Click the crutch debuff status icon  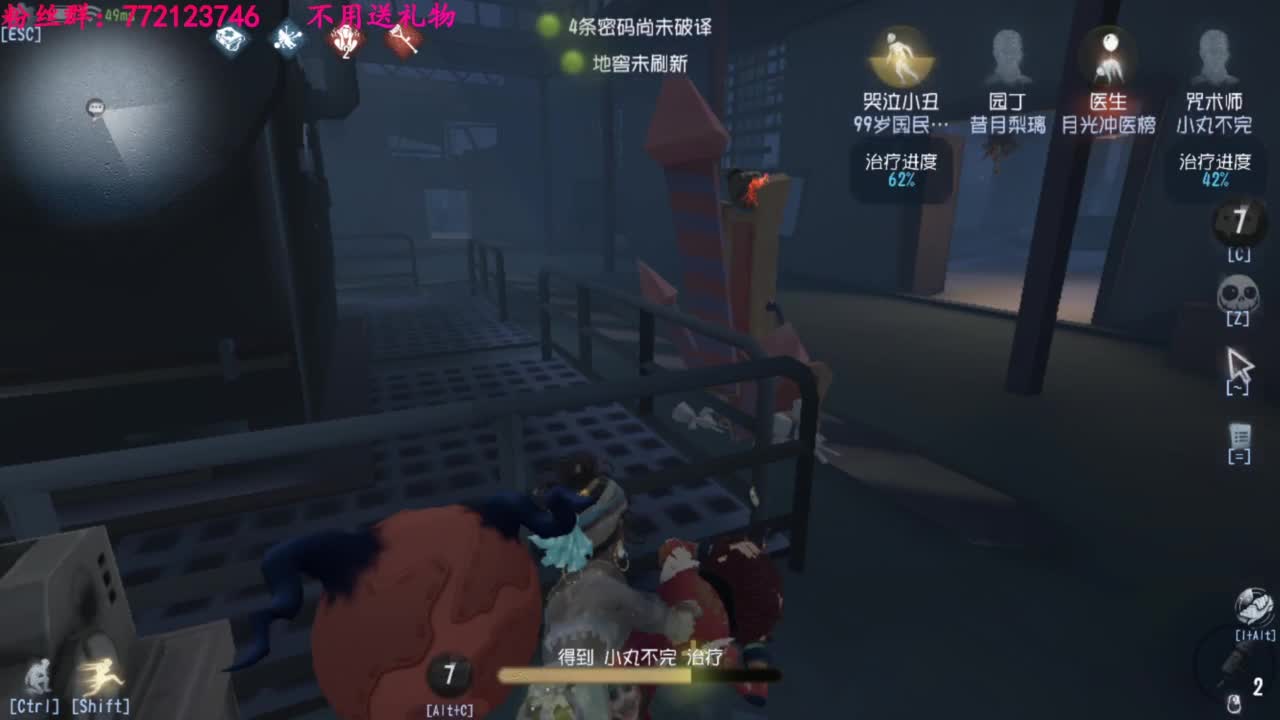coord(404,38)
